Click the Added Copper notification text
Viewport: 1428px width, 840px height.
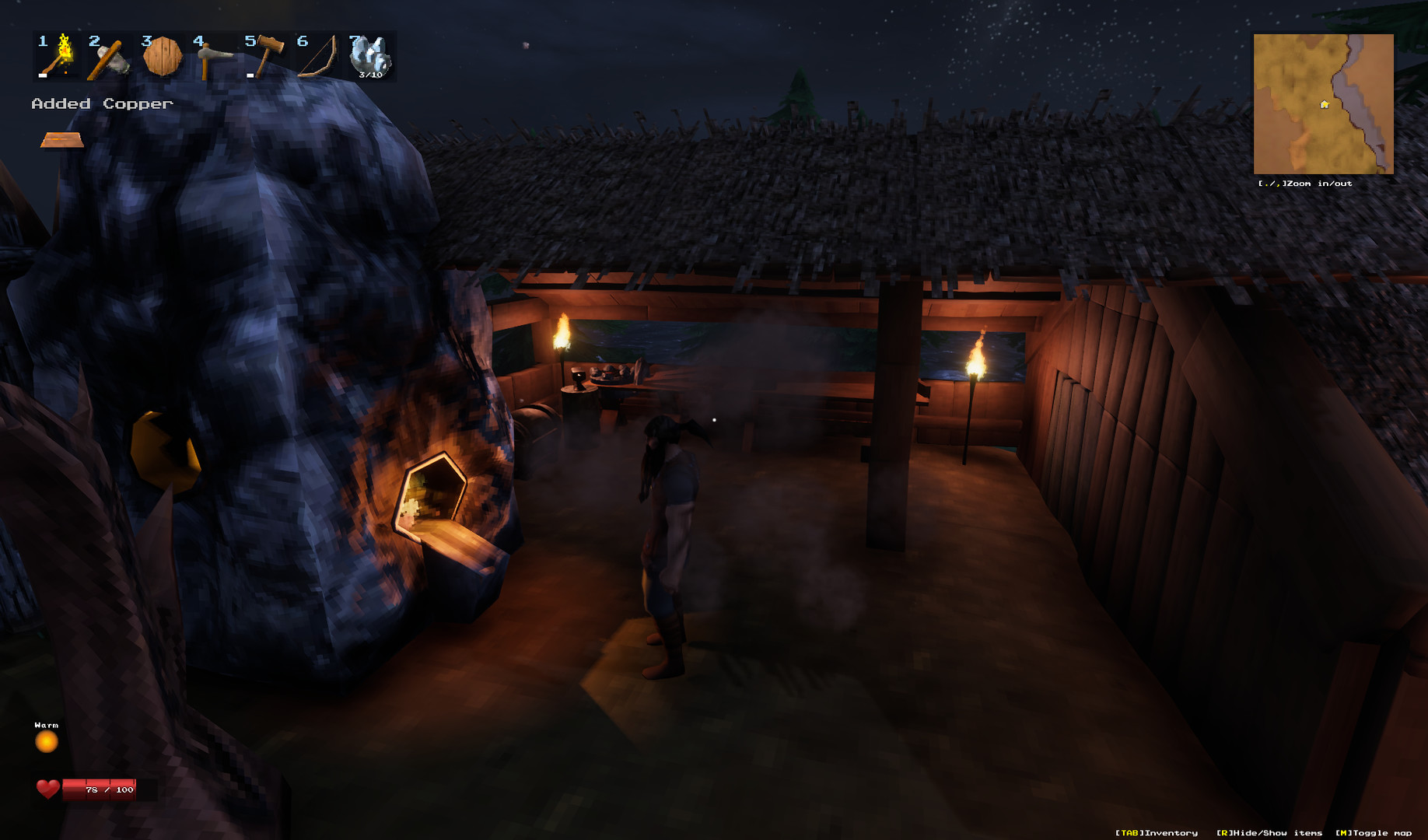(x=101, y=102)
